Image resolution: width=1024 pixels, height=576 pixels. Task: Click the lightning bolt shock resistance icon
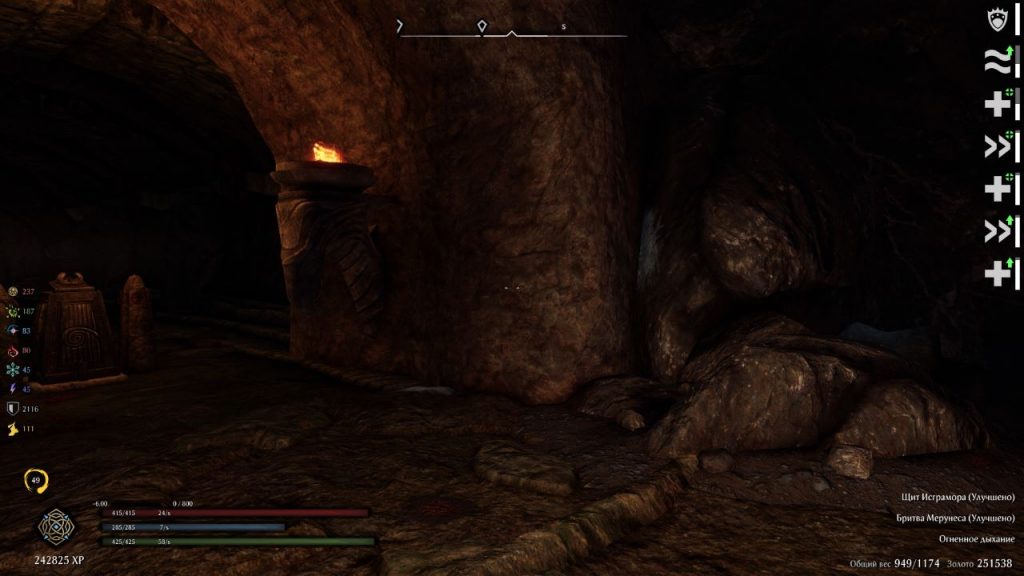[13, 389]
